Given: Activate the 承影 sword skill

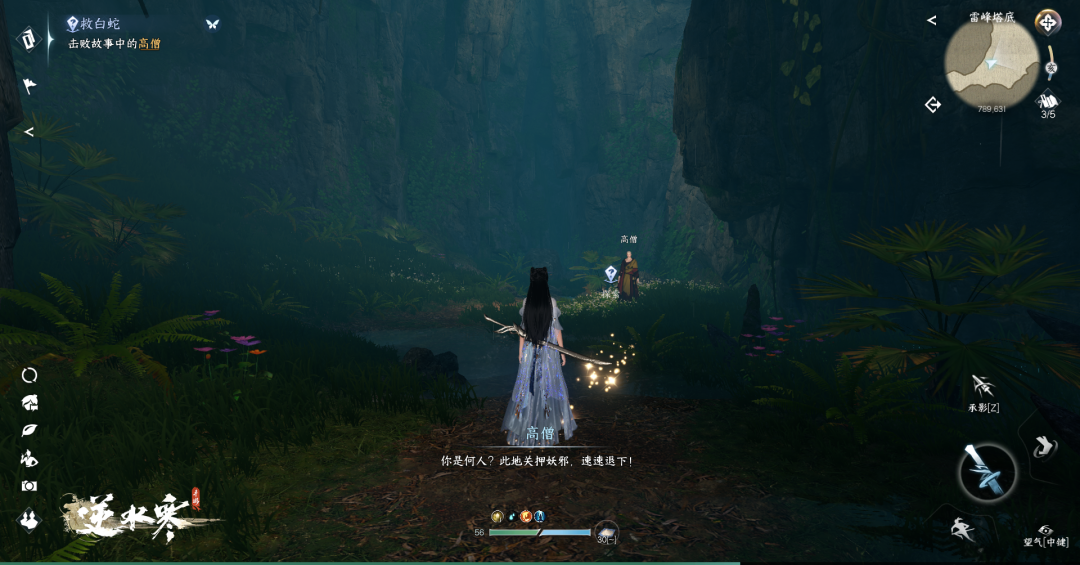Looking at the screenshot, I should pyautogui.click(x=982, y=386).
